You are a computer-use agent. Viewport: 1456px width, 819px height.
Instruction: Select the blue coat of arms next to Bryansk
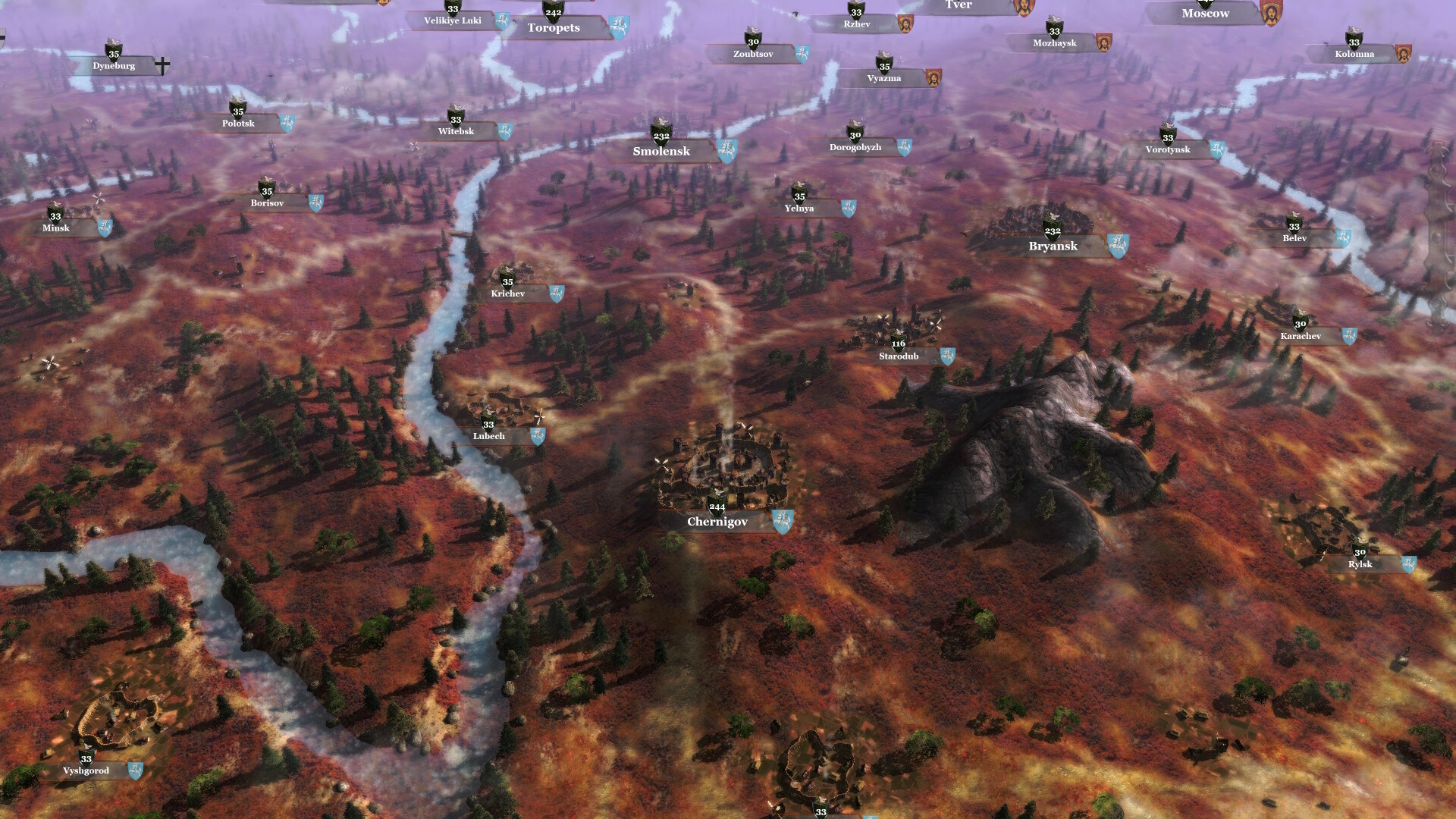pyautogui.click(x=1118, y=244)
